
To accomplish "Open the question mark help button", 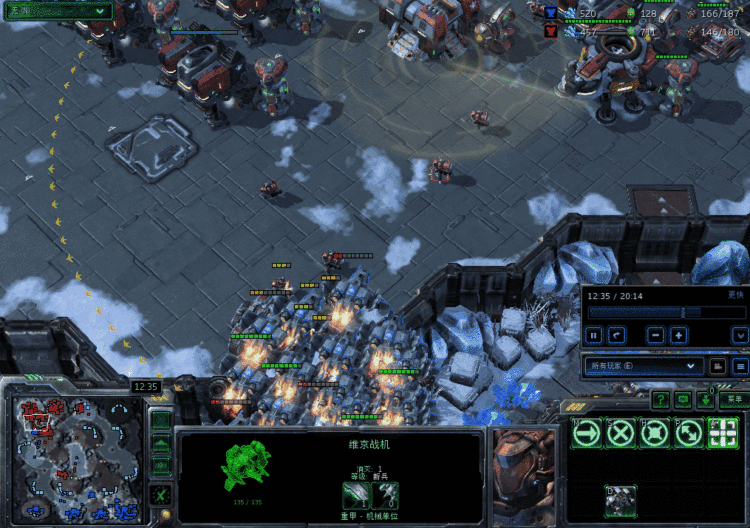I will (x=660, y=399).
